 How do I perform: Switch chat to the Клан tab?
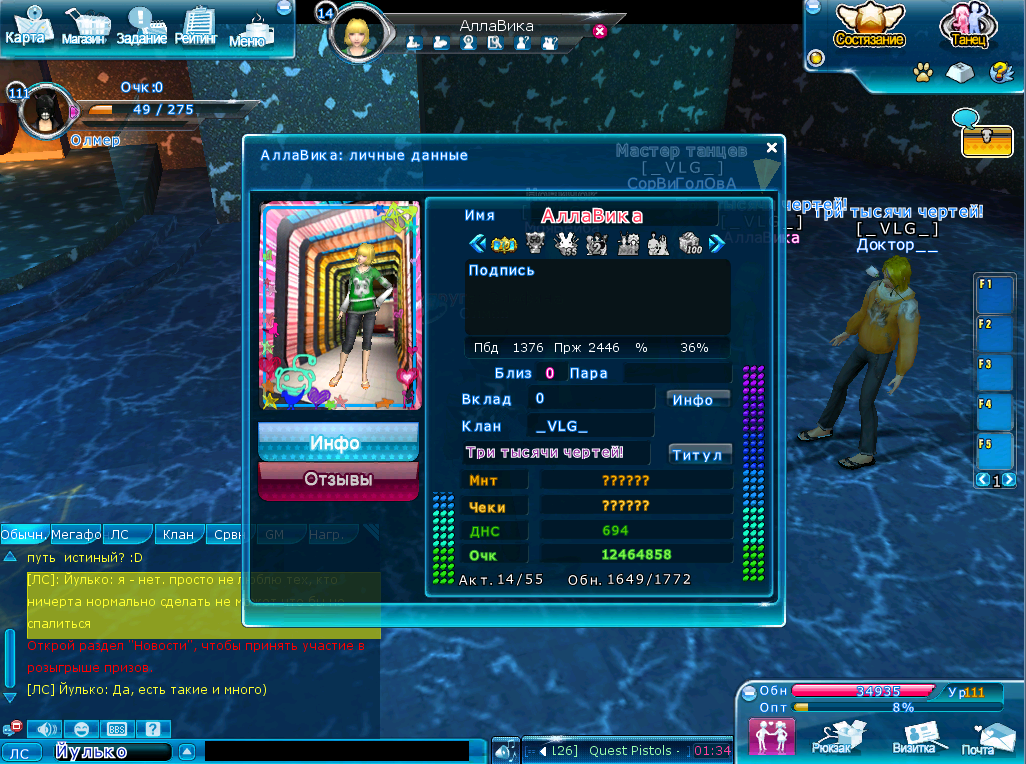click(179, 535)
